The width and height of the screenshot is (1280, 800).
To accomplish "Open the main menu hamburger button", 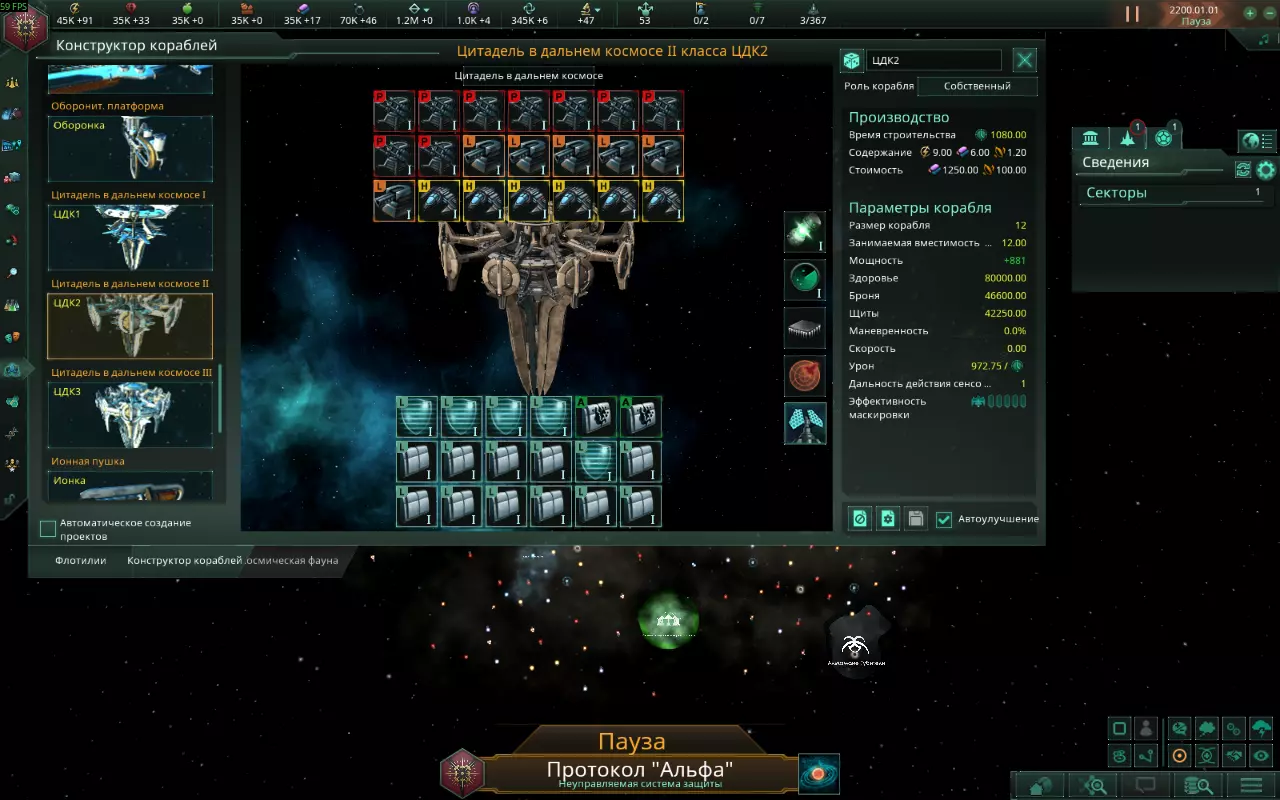I will pyautogui.click(x=1251, y=785).
